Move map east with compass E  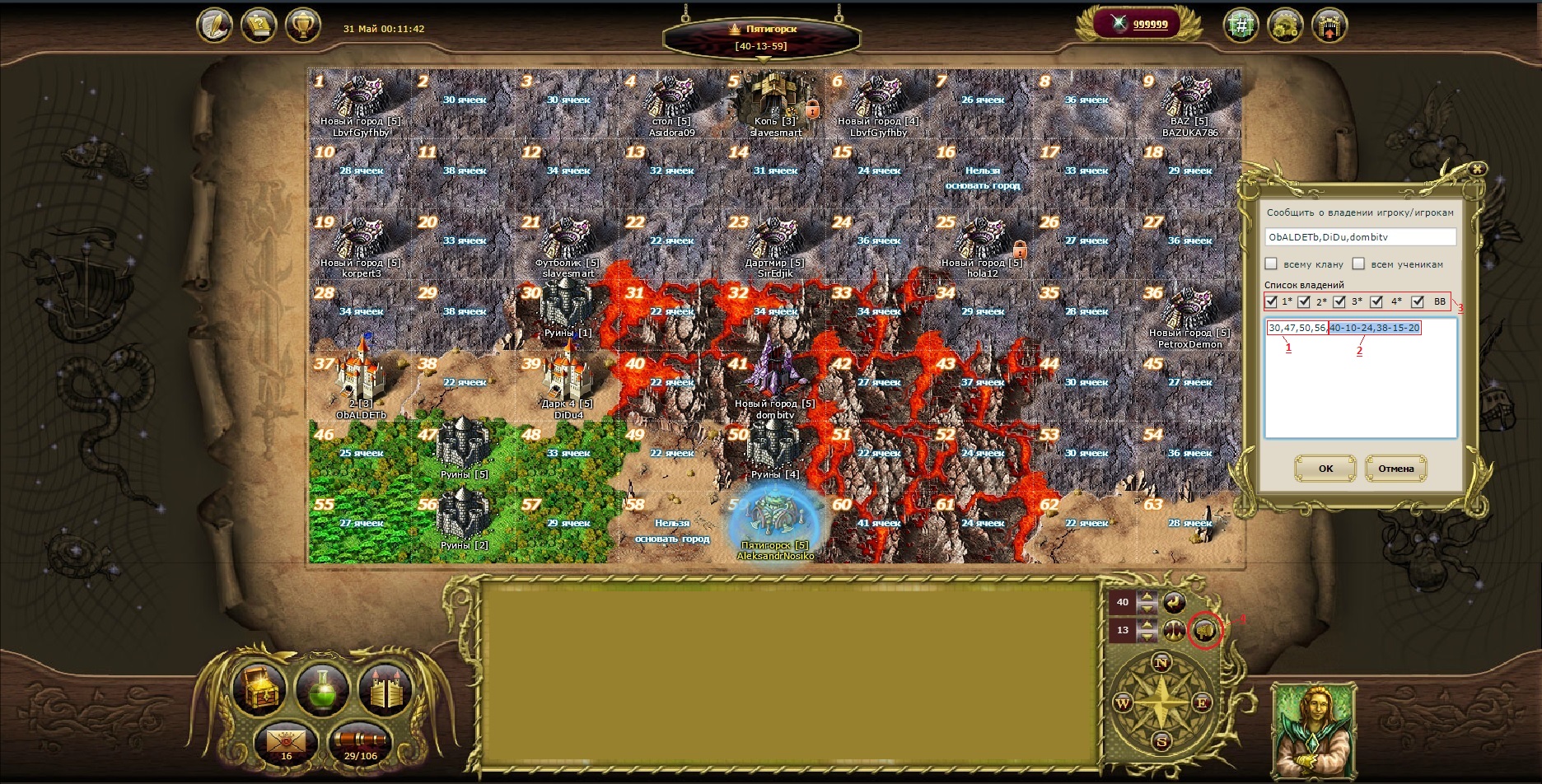[x=1201, y=702]
